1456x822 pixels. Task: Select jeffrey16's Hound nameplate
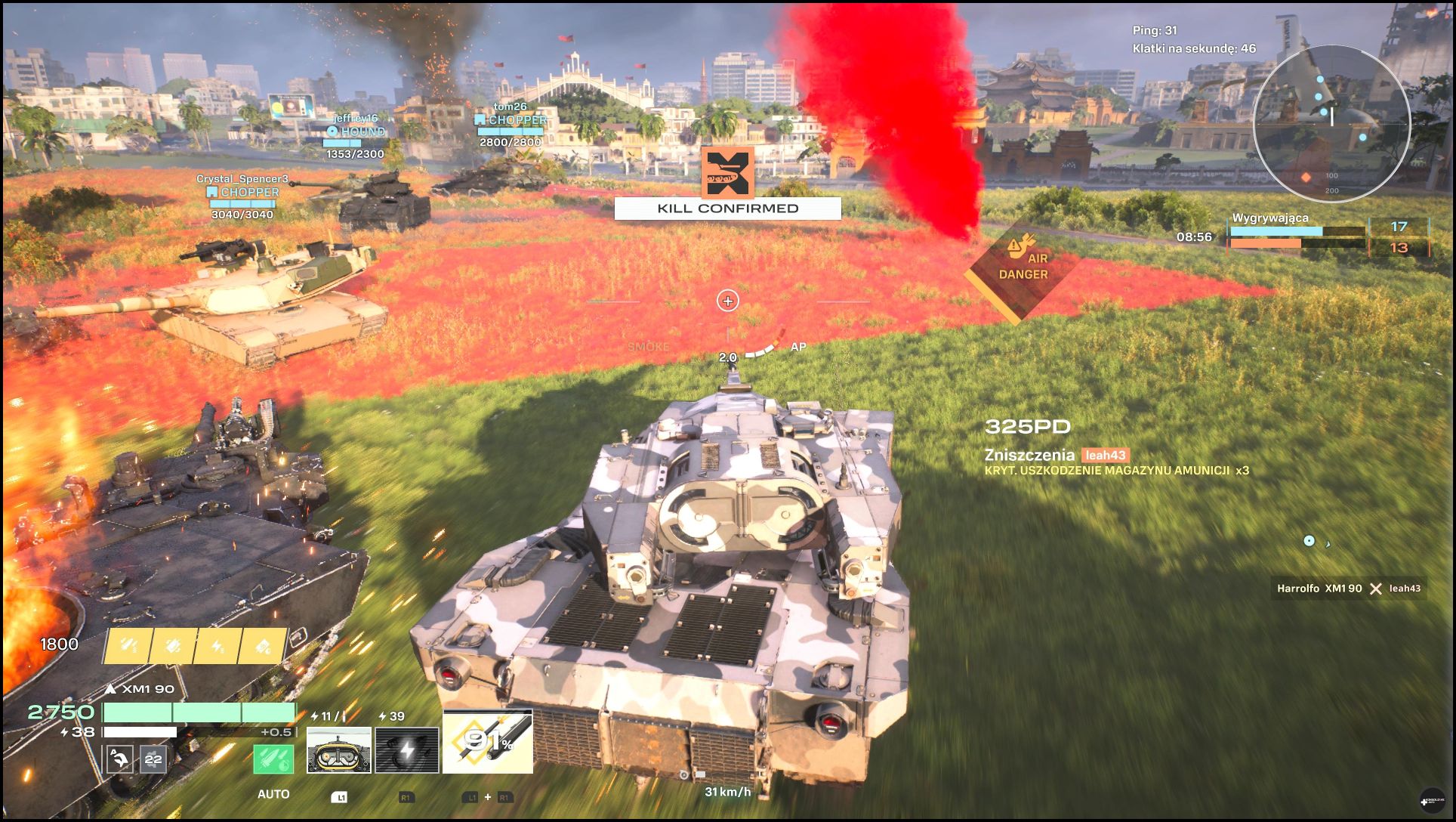click(x=356, y=131)
